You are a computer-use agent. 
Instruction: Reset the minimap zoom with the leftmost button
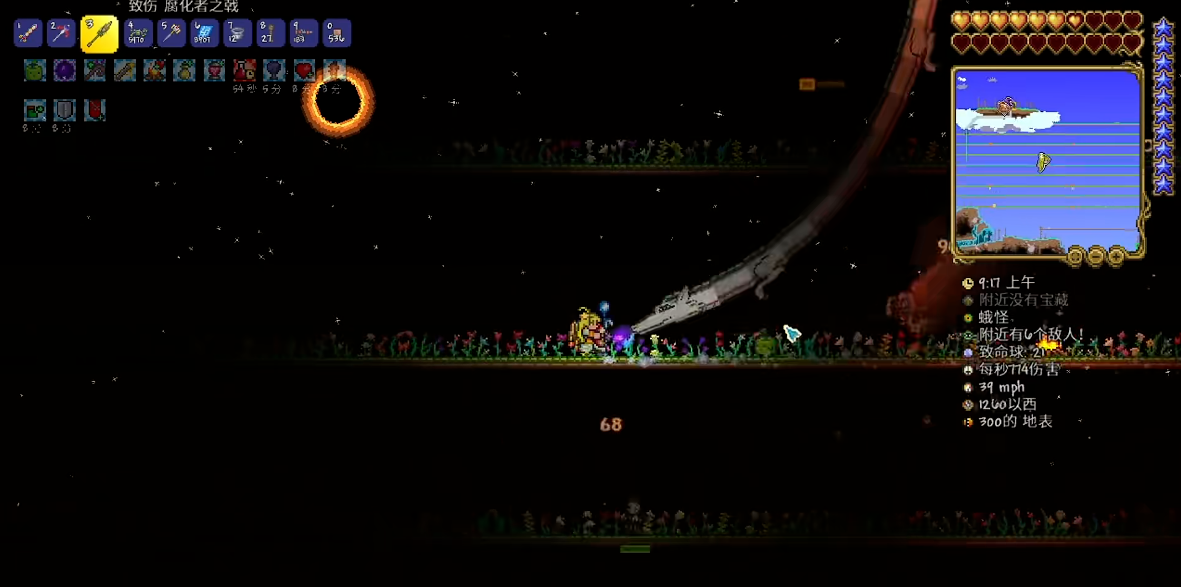1075,256
